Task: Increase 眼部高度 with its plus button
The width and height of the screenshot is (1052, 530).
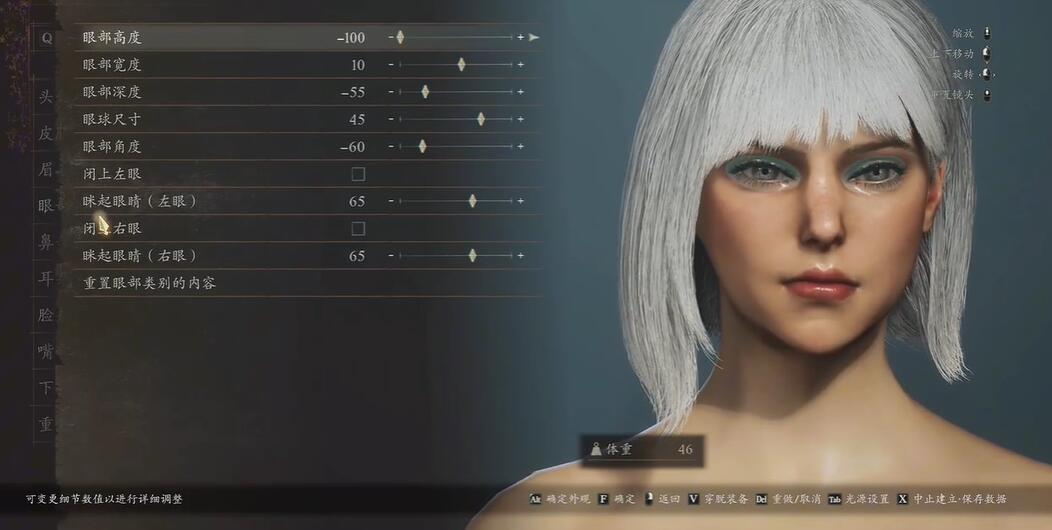Action: pos(520,38)
